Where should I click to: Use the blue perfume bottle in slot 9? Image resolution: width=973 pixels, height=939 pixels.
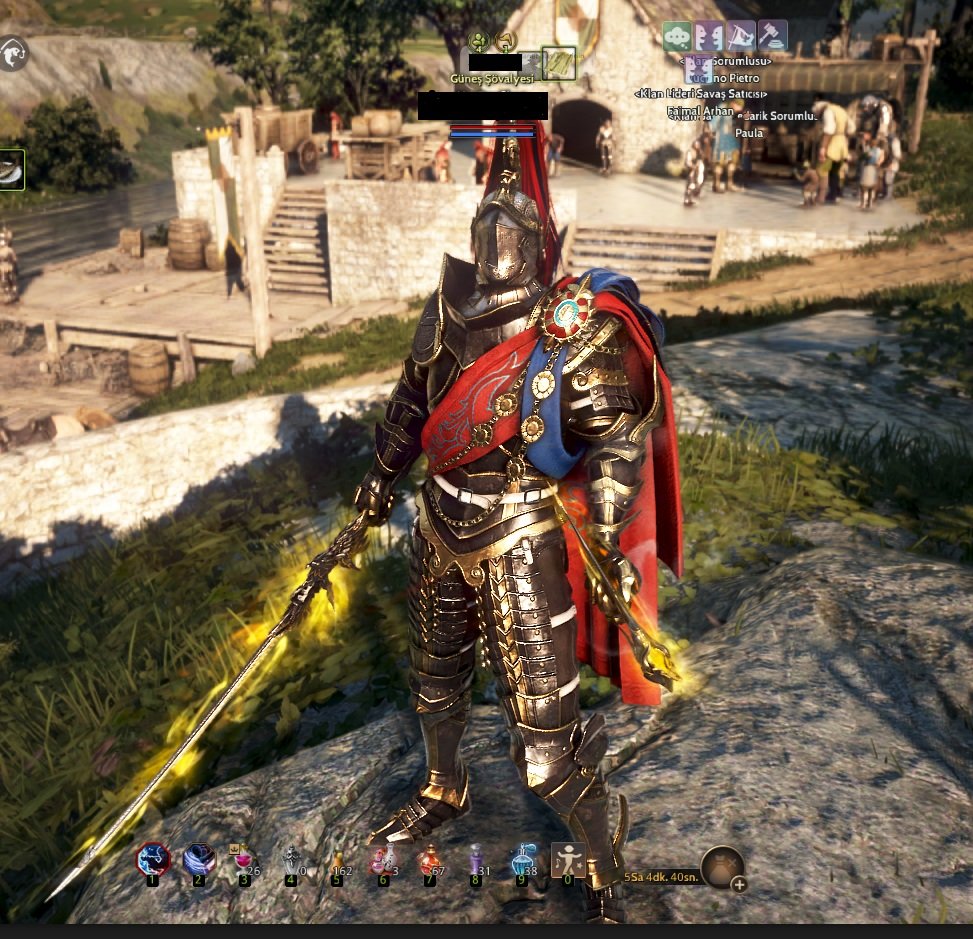tap(522, 860)
